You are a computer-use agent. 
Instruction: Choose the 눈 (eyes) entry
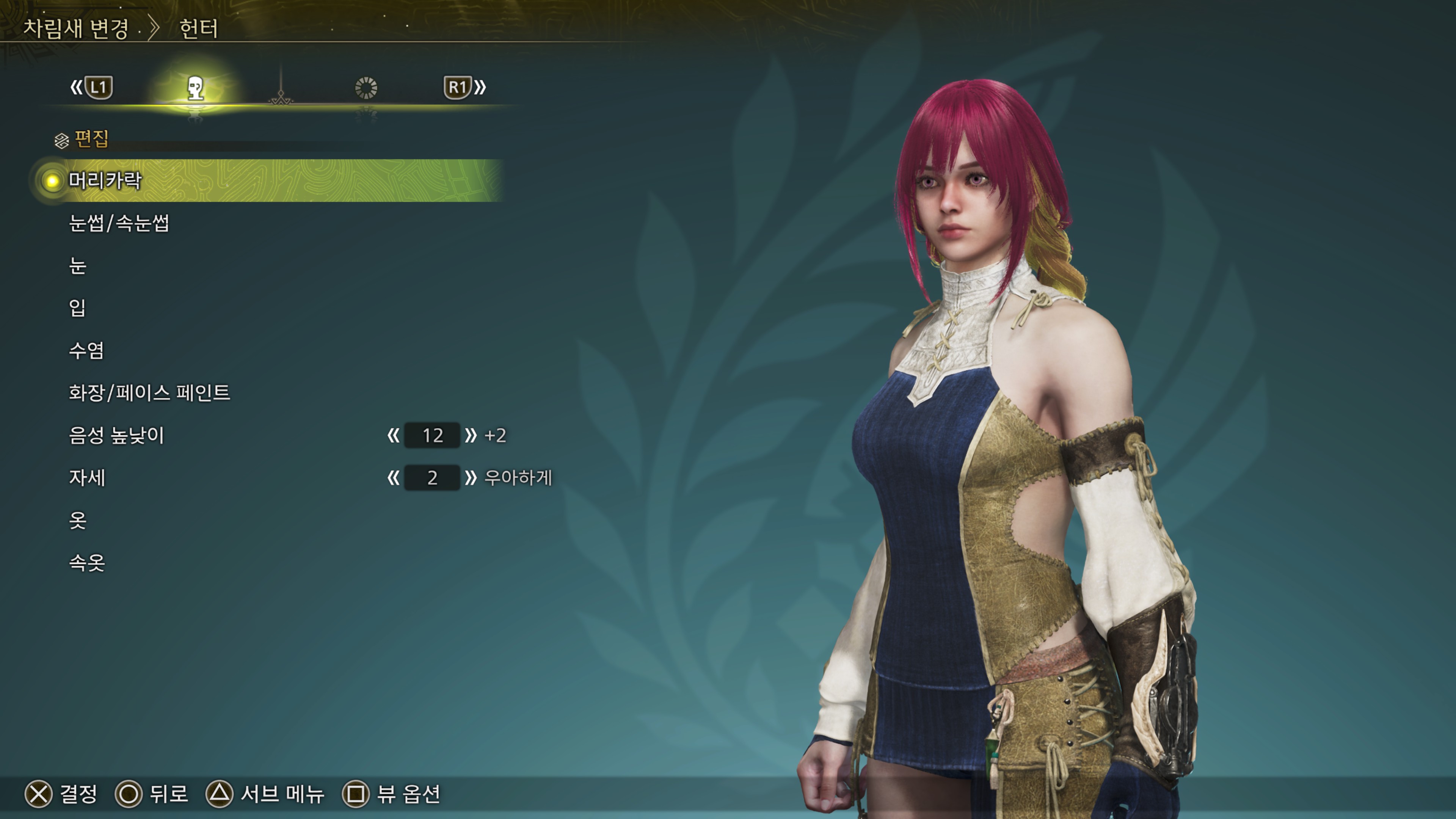[x=78, y=266]
